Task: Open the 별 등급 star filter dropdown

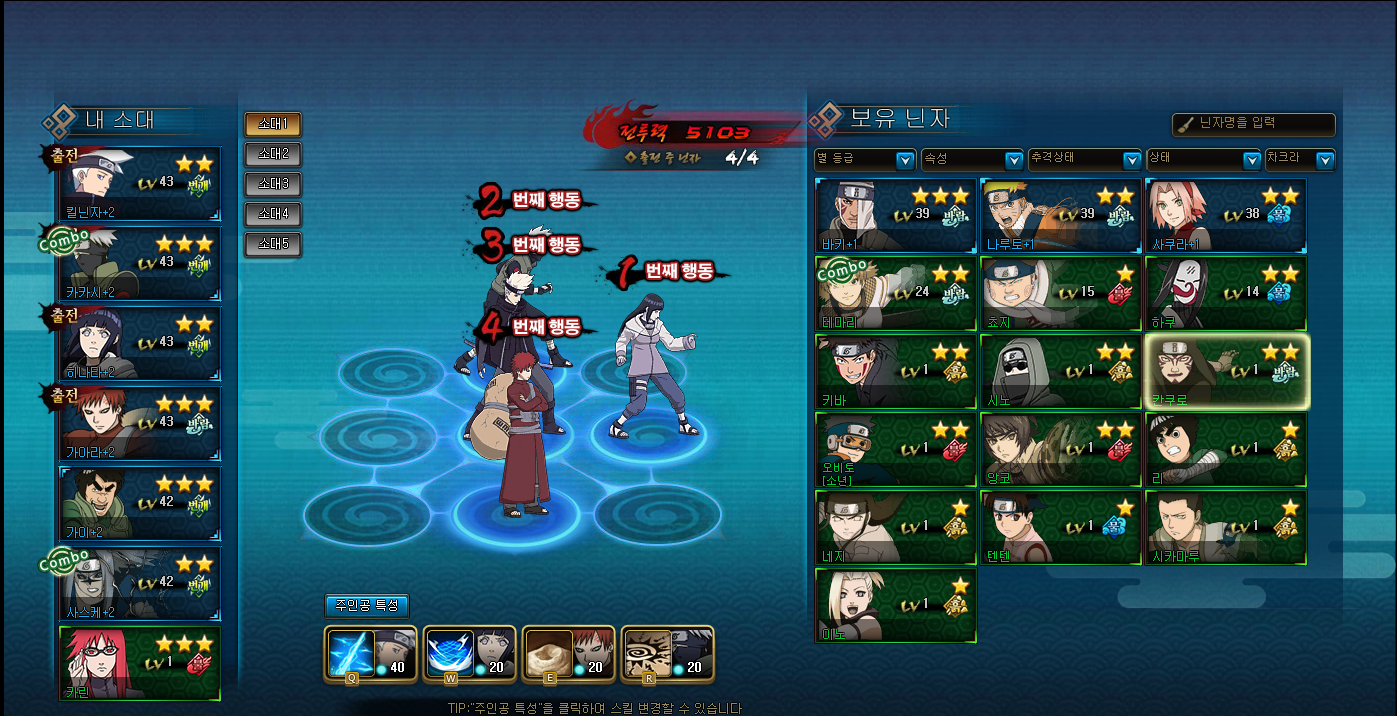Action: point(865,160)
